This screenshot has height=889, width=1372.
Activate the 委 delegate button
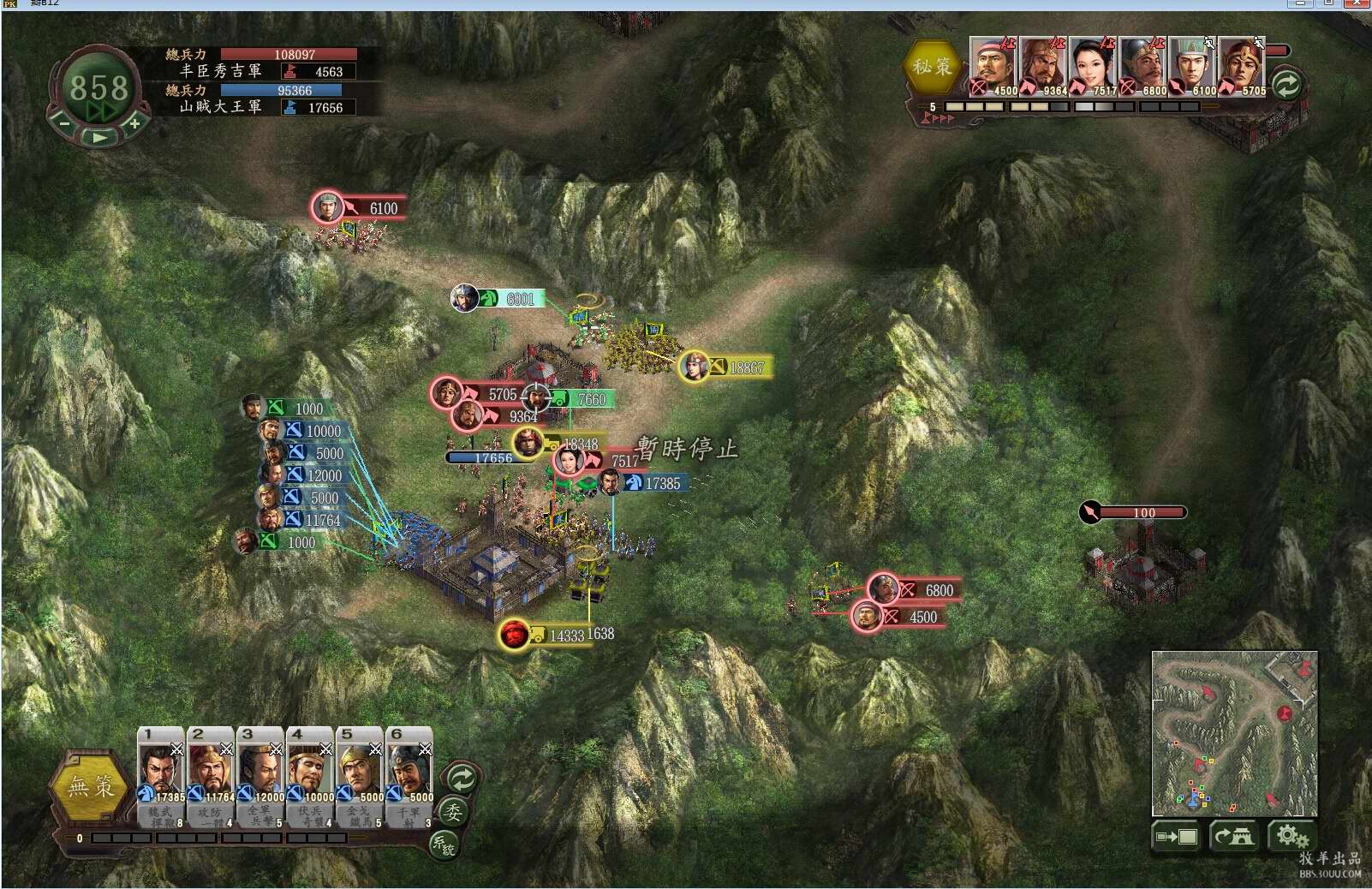(452, 812)
